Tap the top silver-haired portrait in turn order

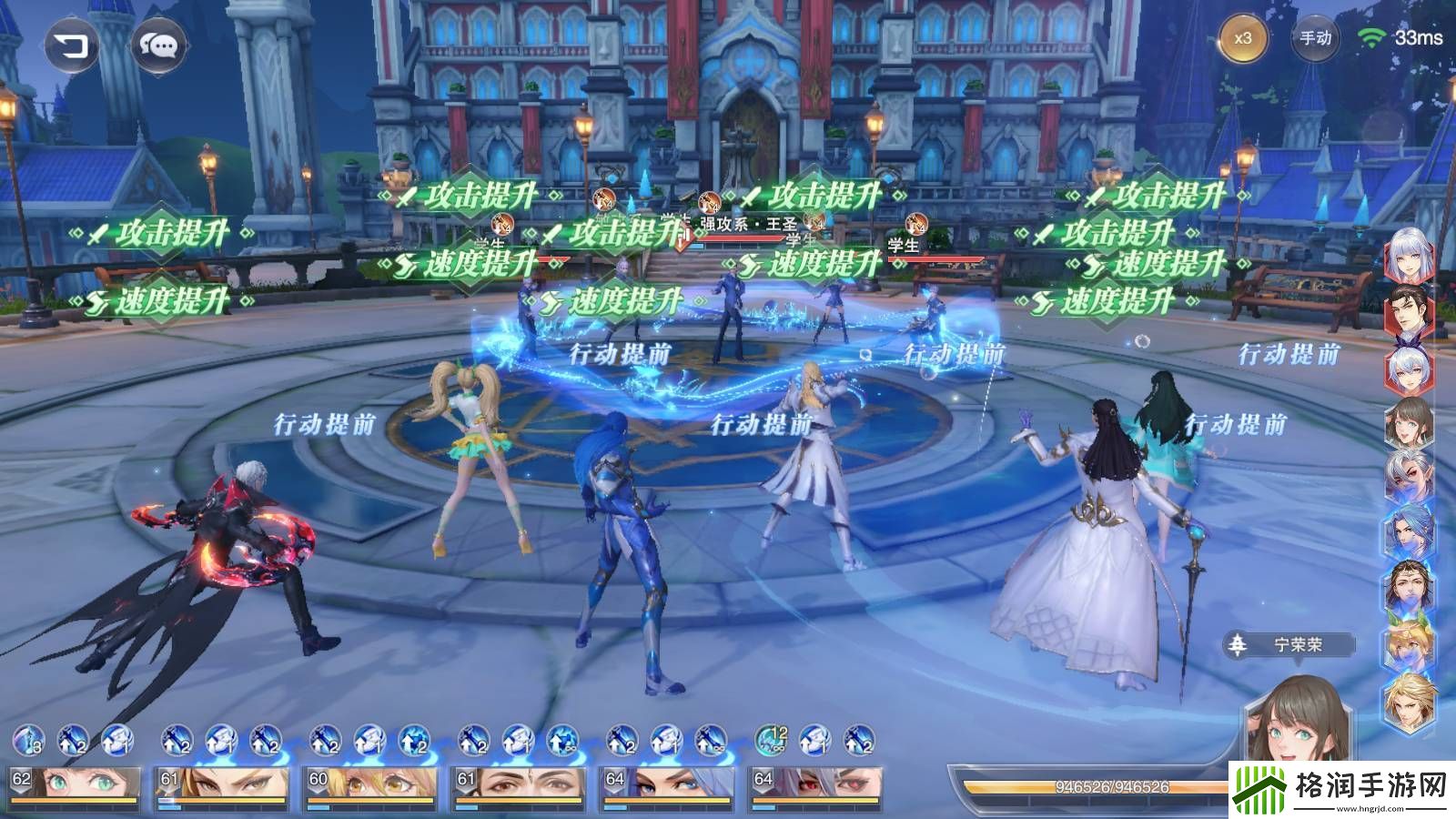(1409, 255)
